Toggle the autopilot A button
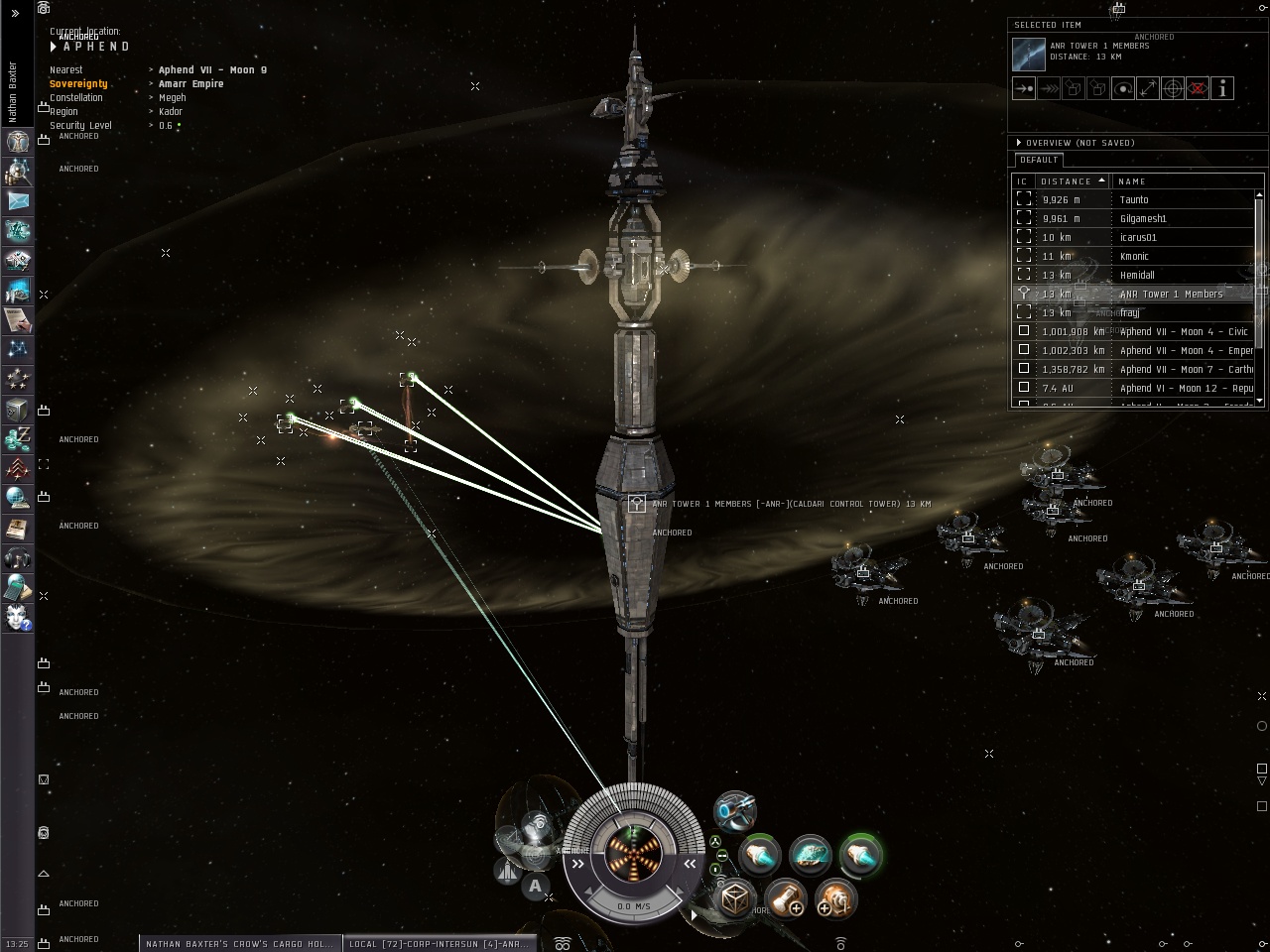 pos(536,887)
